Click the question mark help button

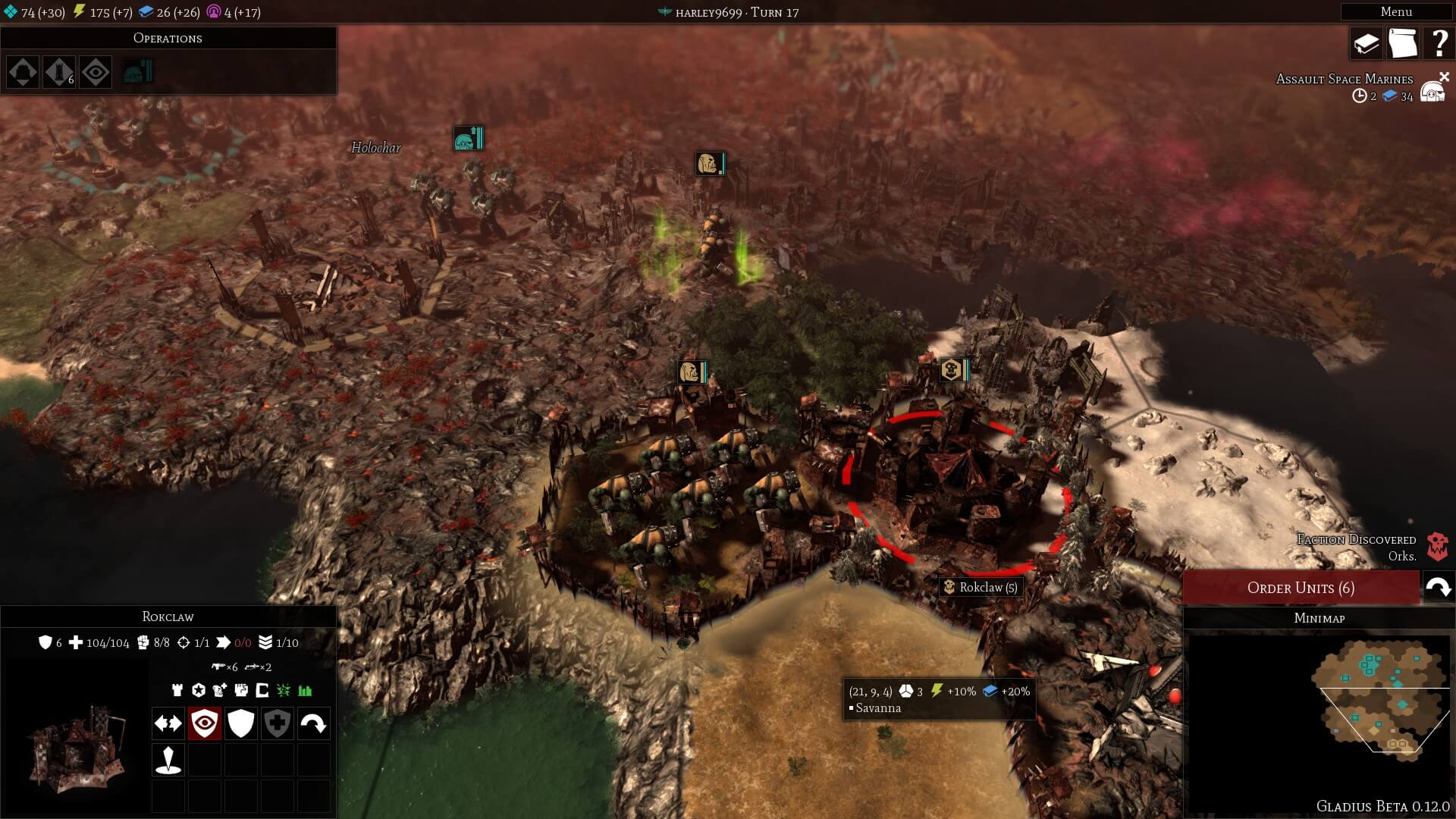pos(1438,44)
